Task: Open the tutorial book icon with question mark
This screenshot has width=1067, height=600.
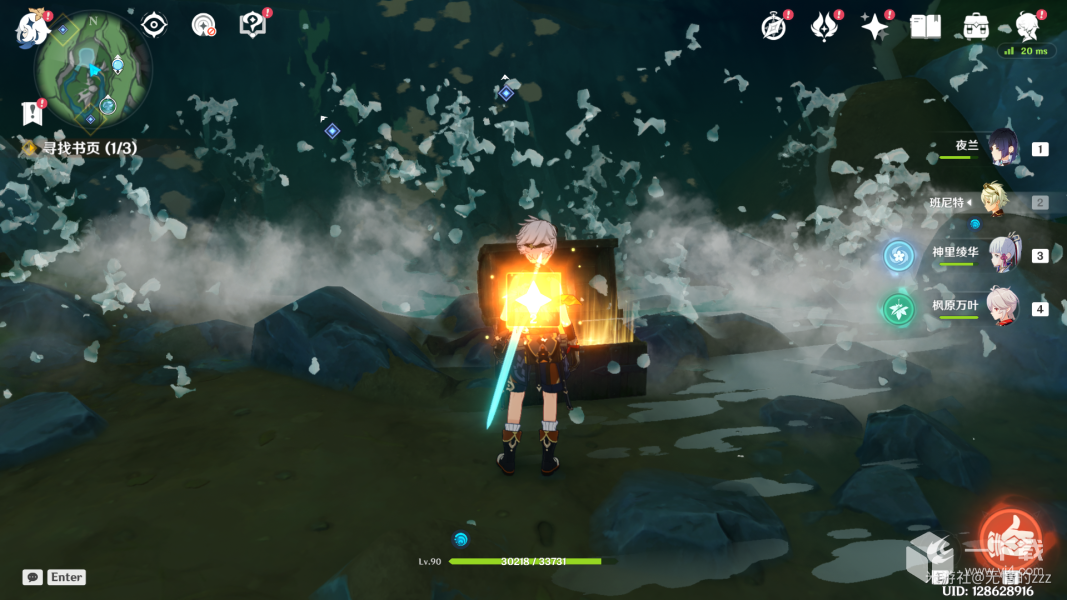Action: (x=253, y=25)
